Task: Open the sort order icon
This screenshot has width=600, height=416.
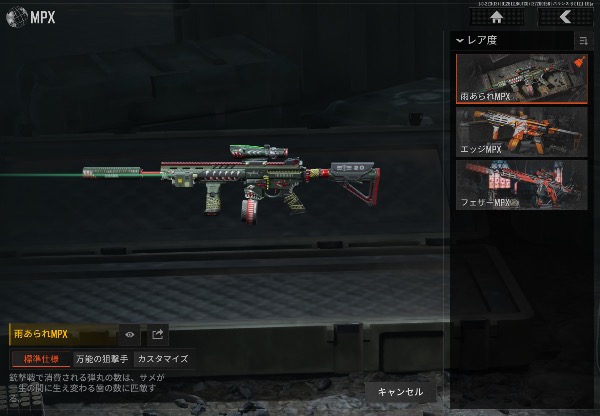Action: (x=583, y=41)
